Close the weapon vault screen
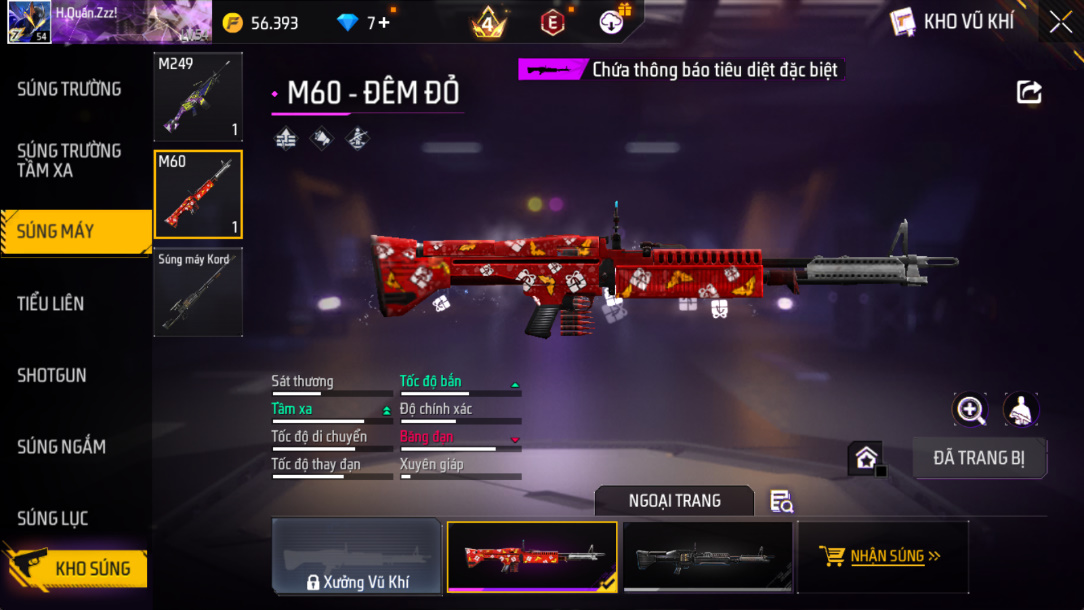1084x610 pixels. (x=1060, y=21)
